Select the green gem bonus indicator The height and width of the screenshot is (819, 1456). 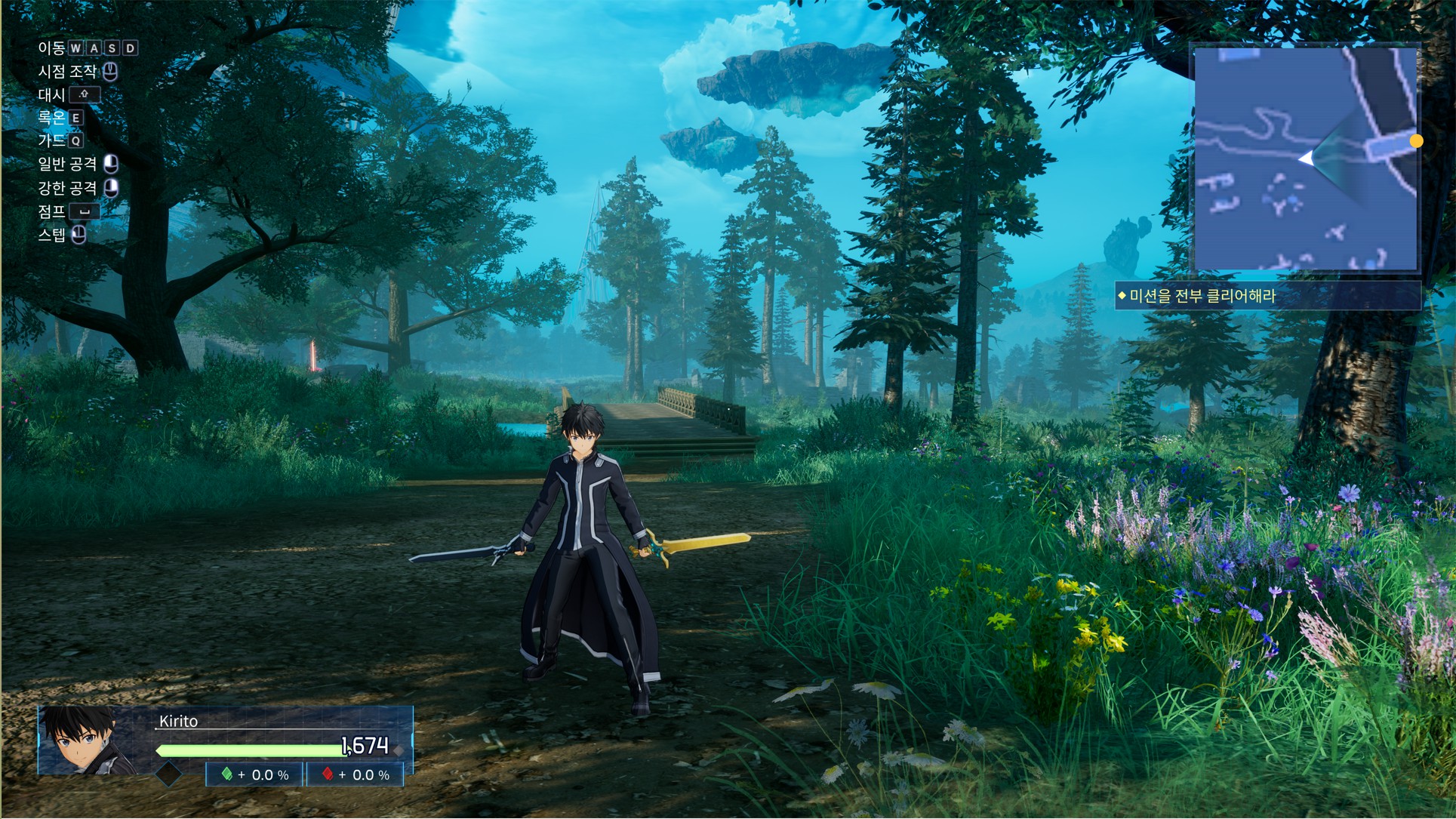pos(255,774)
